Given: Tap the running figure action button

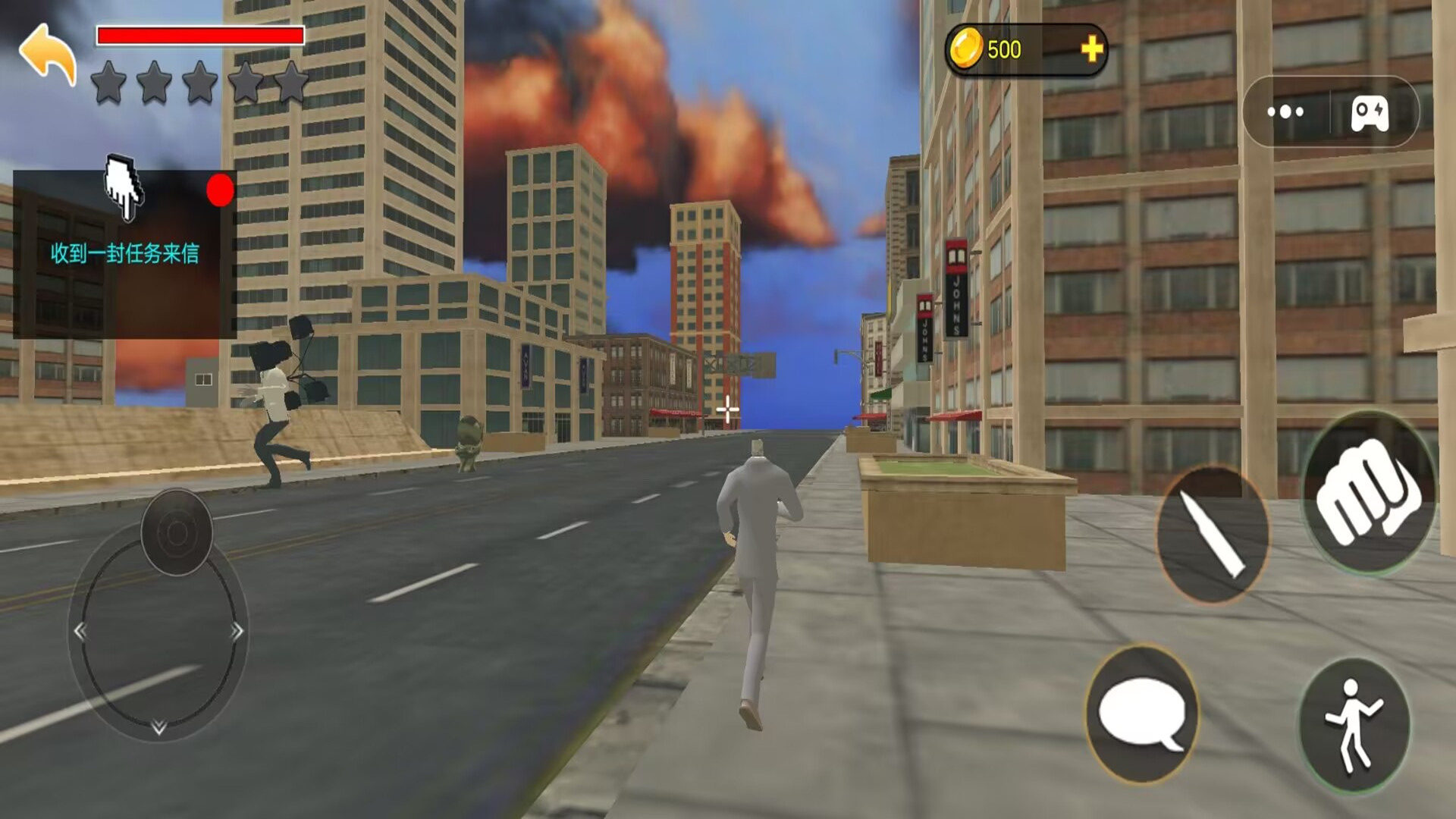Looking at the screenshot, I should [1354, 725].
